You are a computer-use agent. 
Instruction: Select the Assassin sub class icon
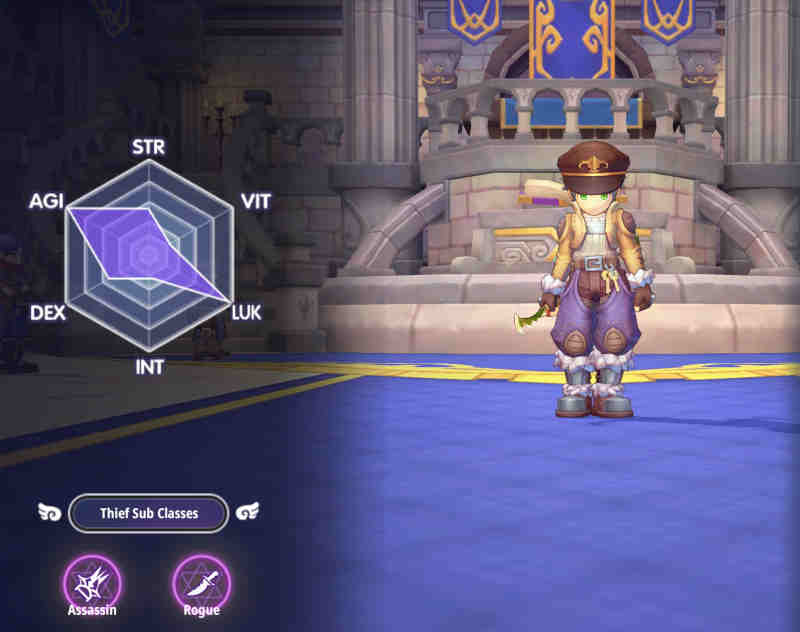(x=92, y=581)
